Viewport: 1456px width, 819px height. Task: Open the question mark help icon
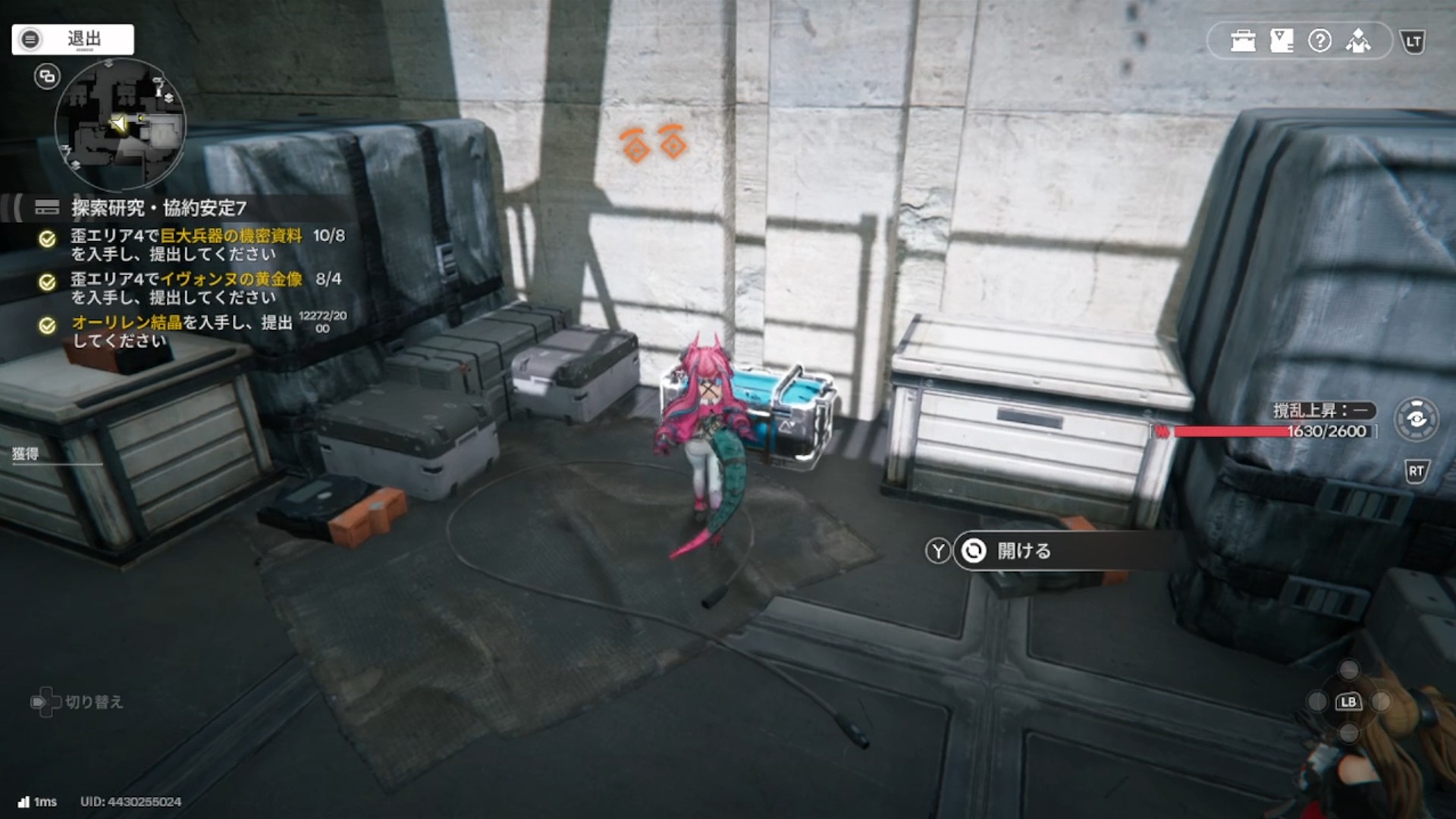1319,41
